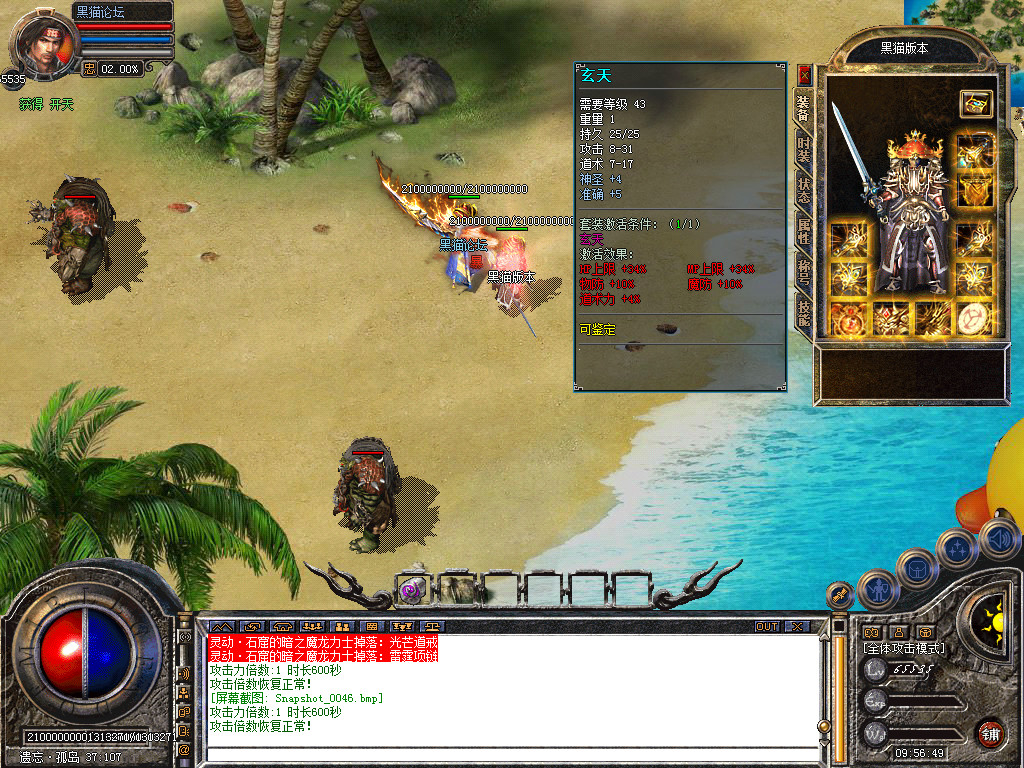Click the small orange satellite button

(x=840, y=595)
